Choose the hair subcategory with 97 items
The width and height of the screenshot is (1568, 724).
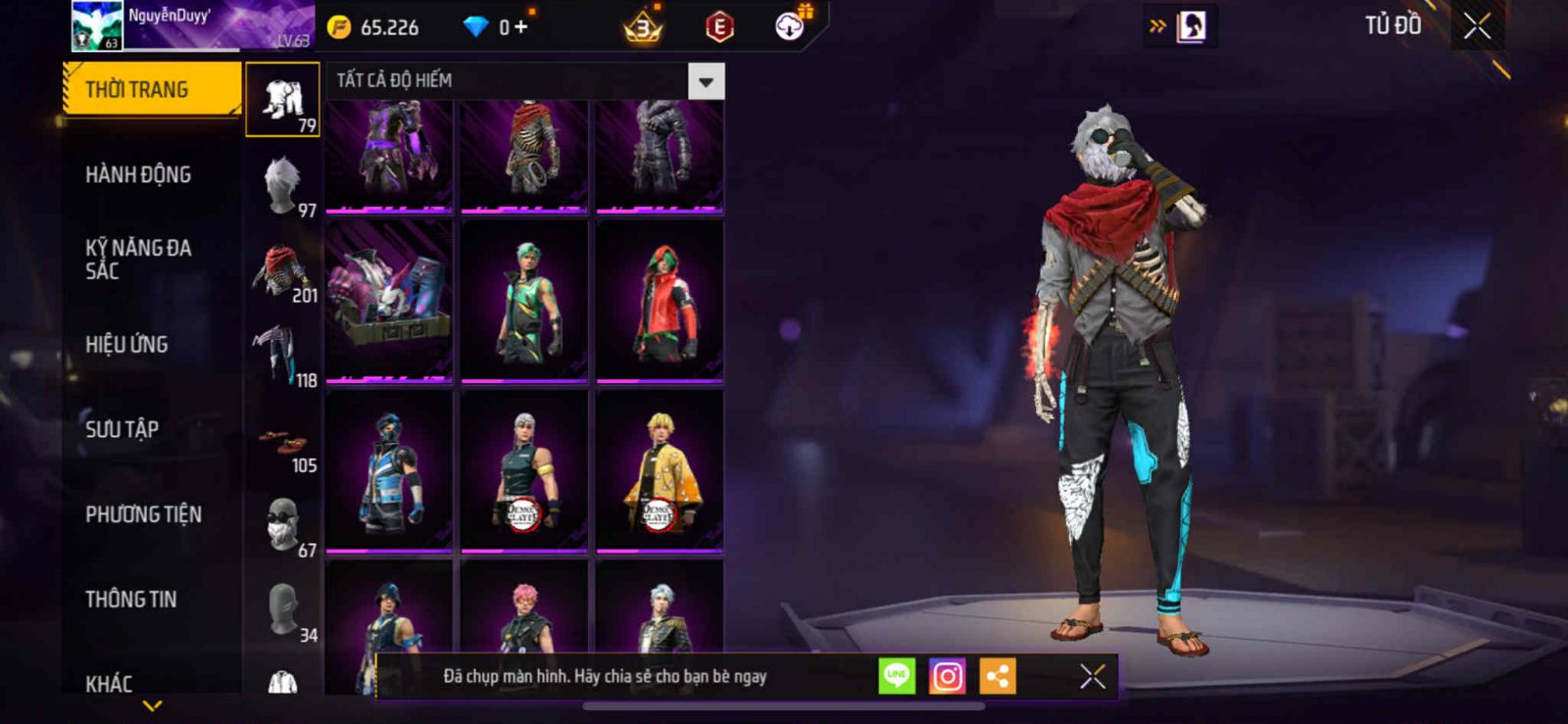click(282, 185)
